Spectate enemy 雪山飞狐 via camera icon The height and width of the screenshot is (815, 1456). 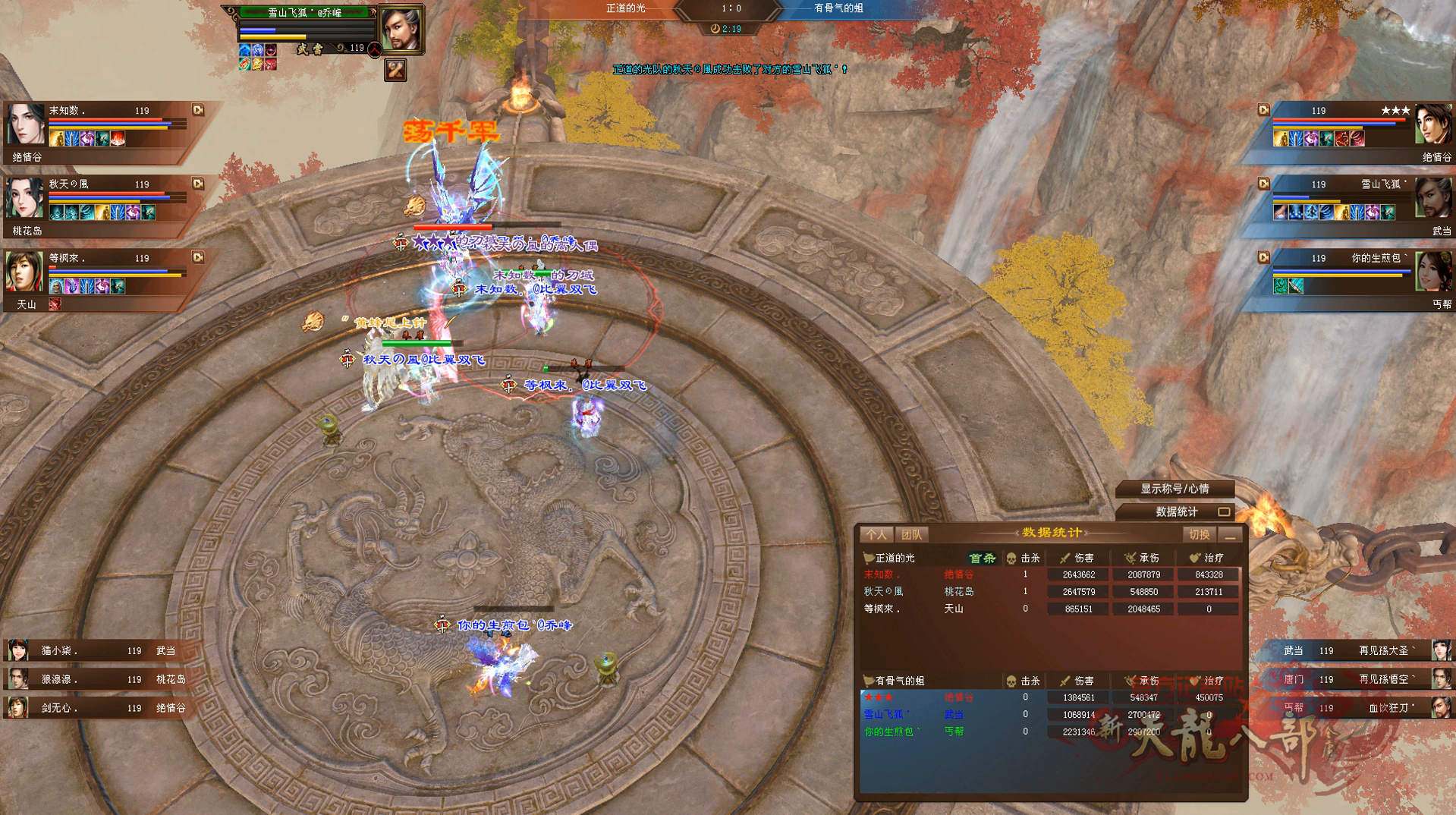(1263, 184)
